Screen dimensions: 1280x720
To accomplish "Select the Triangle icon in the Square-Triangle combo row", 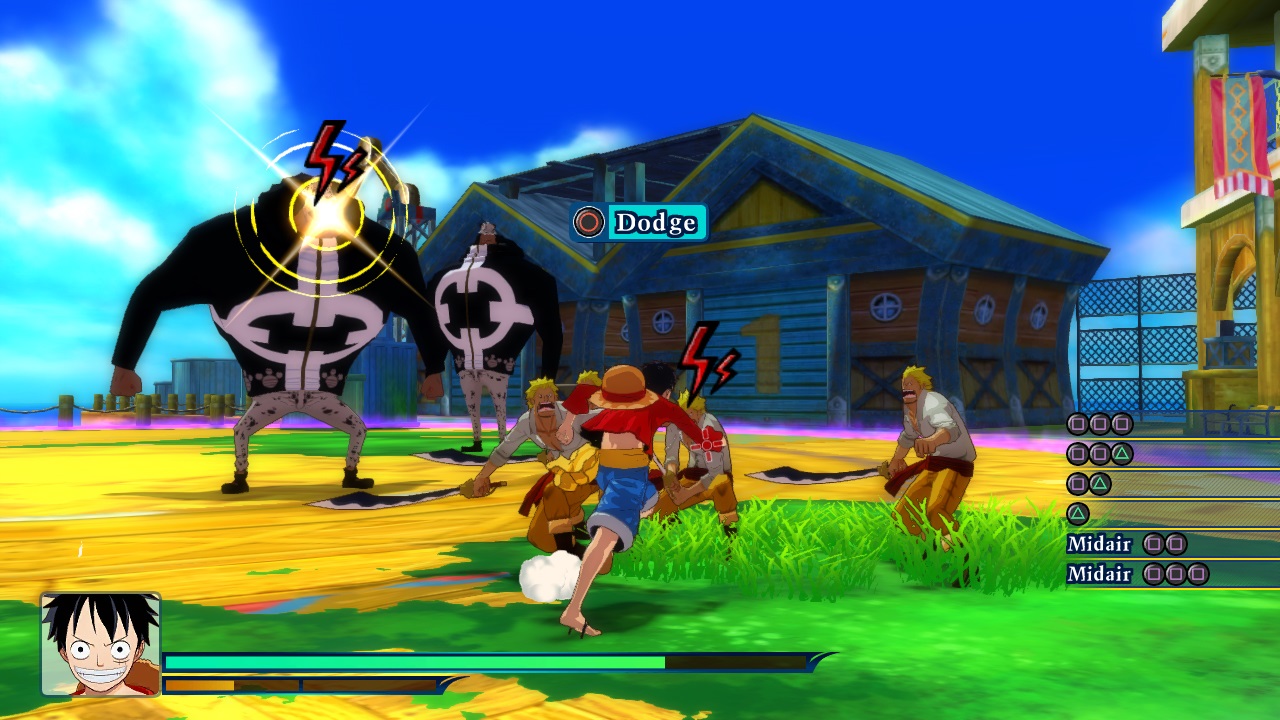I will 1100,482.
